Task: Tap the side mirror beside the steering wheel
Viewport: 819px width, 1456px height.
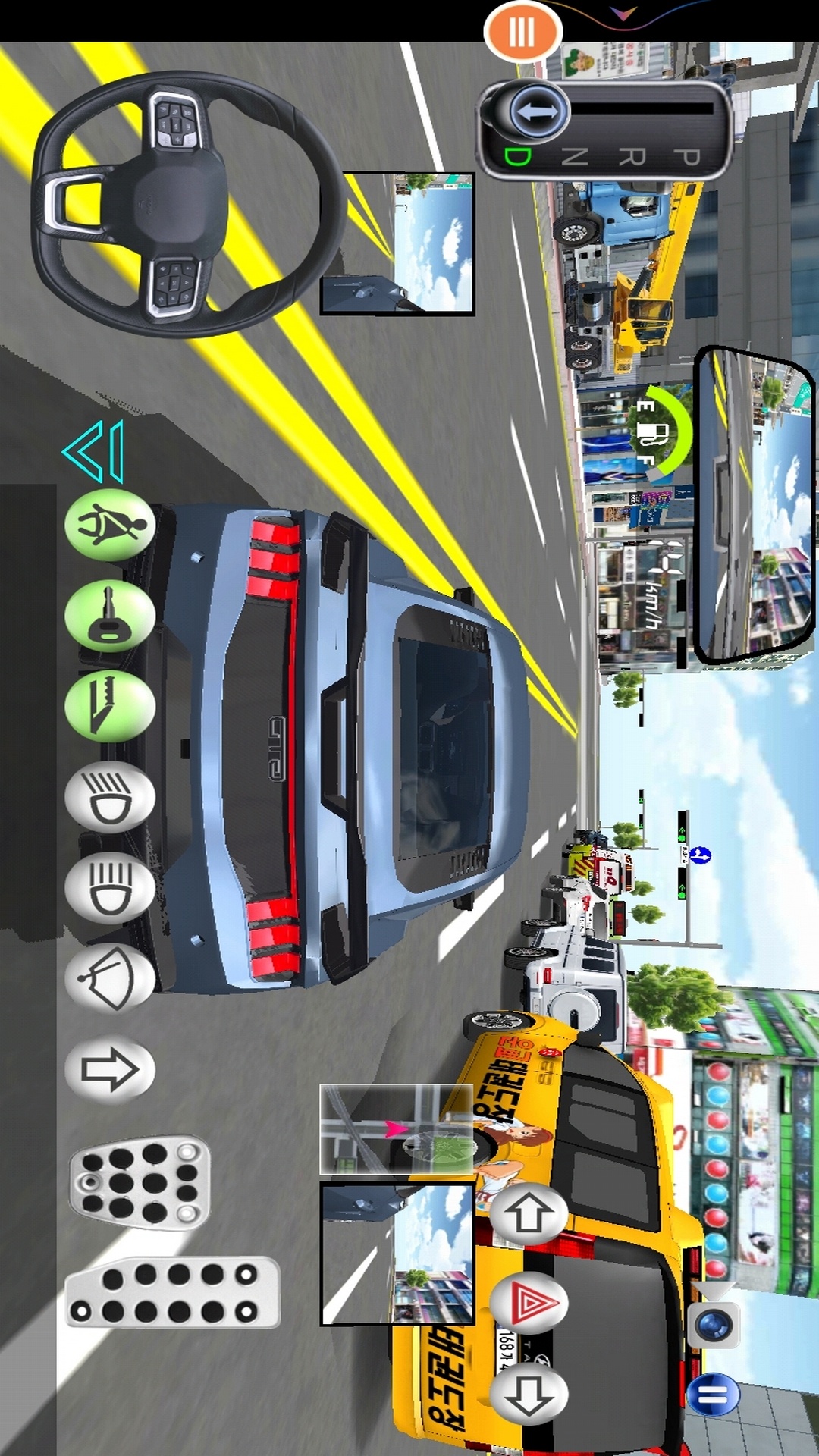Action: click(397, 243)
